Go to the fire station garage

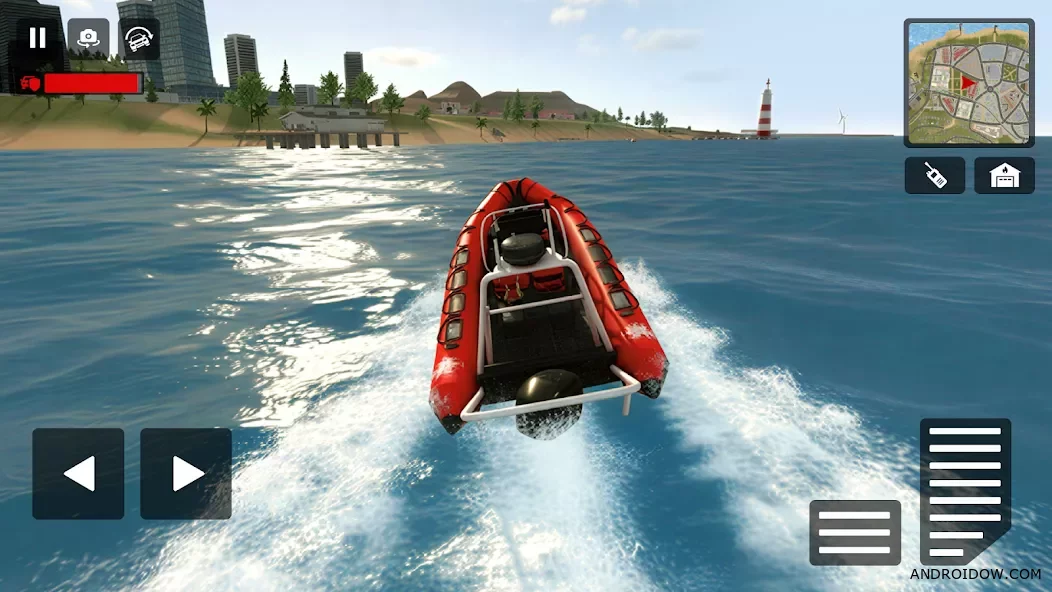pyautogui.click(x=1004, y=176)
